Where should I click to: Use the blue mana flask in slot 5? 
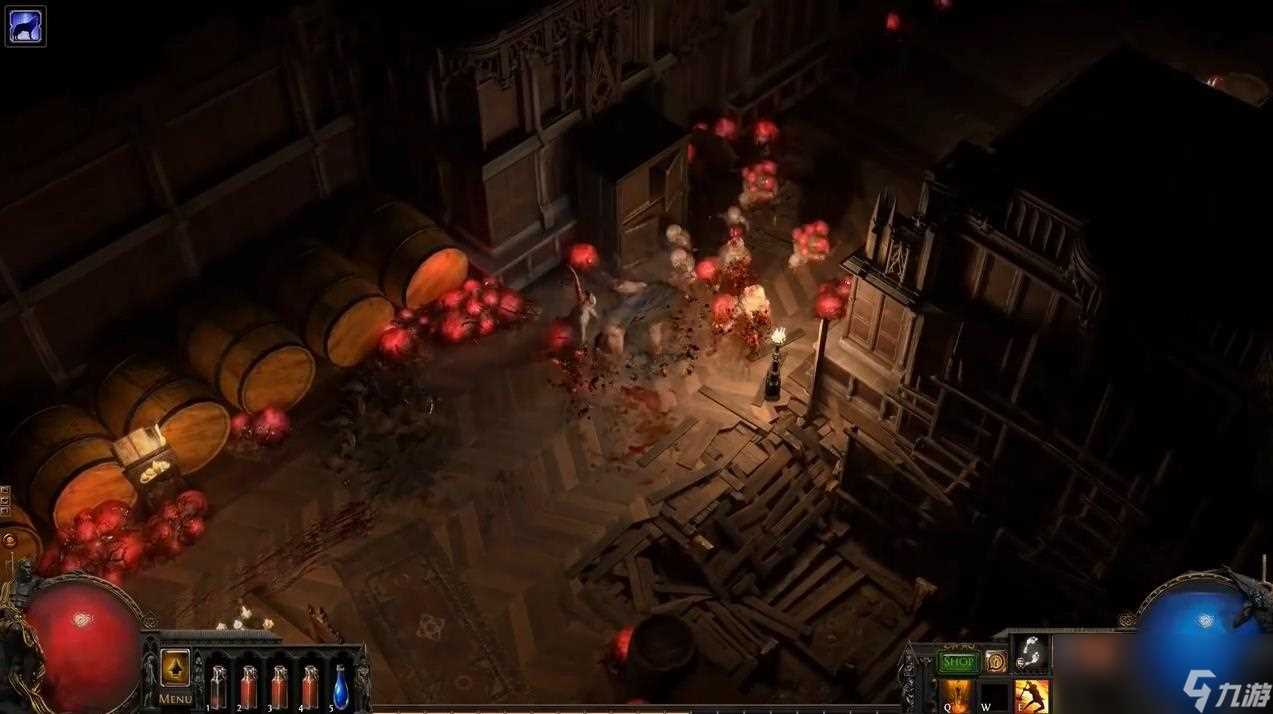tap(340, 686)
